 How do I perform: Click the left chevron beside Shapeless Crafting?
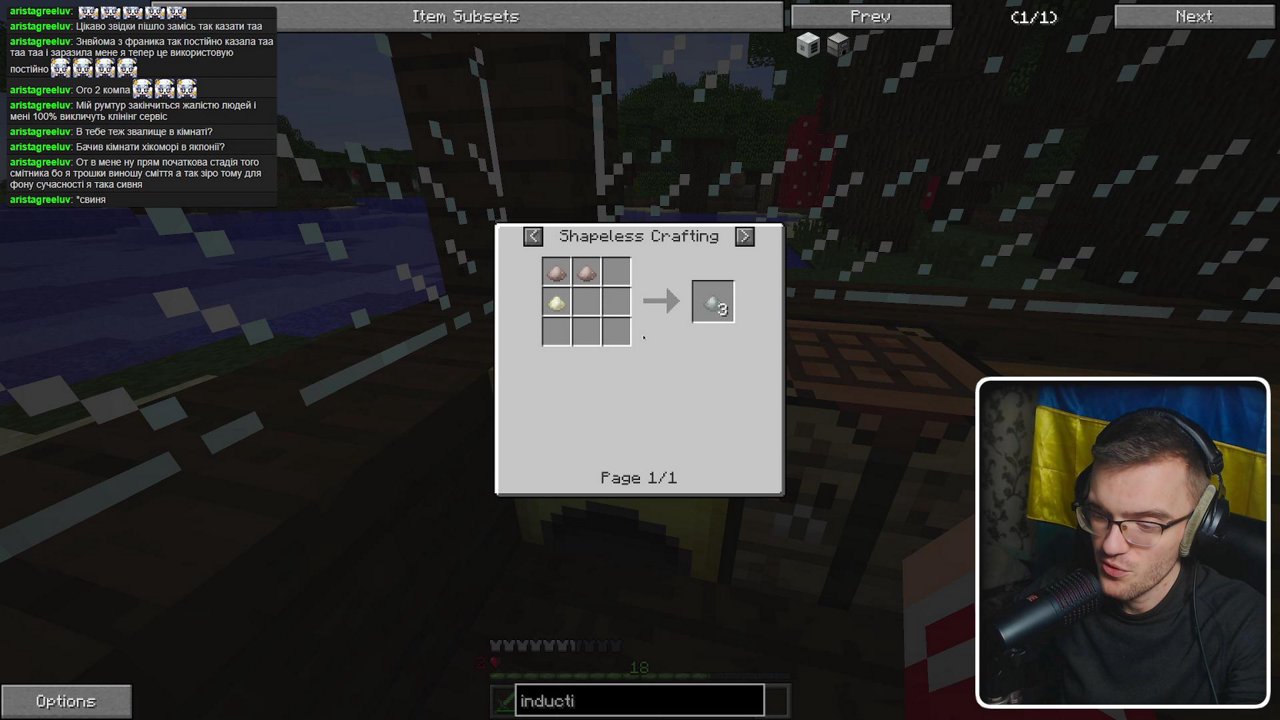(533, 236)
